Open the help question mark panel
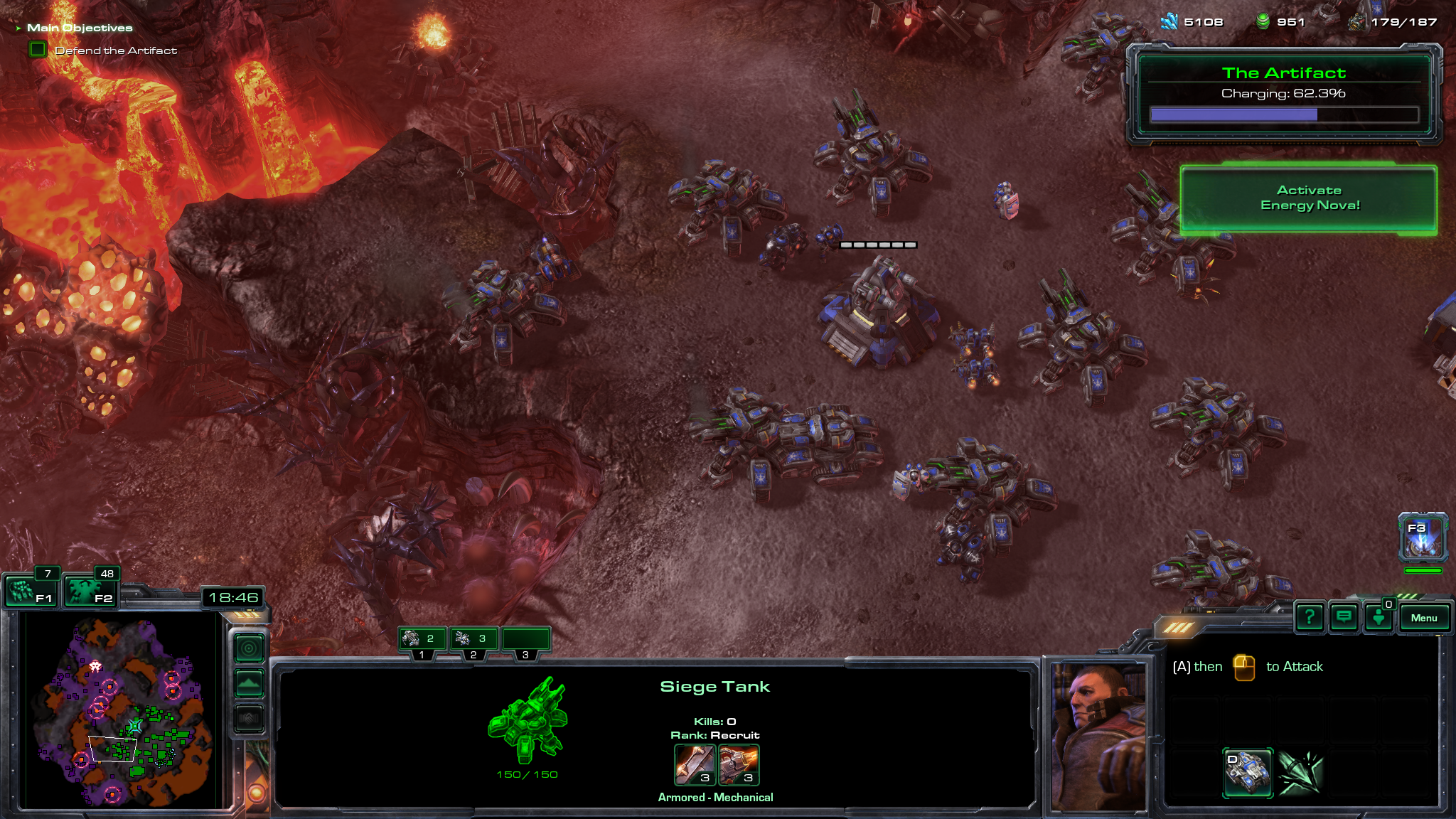This screenshot has width=1456, height=819. pos(1309,617)
